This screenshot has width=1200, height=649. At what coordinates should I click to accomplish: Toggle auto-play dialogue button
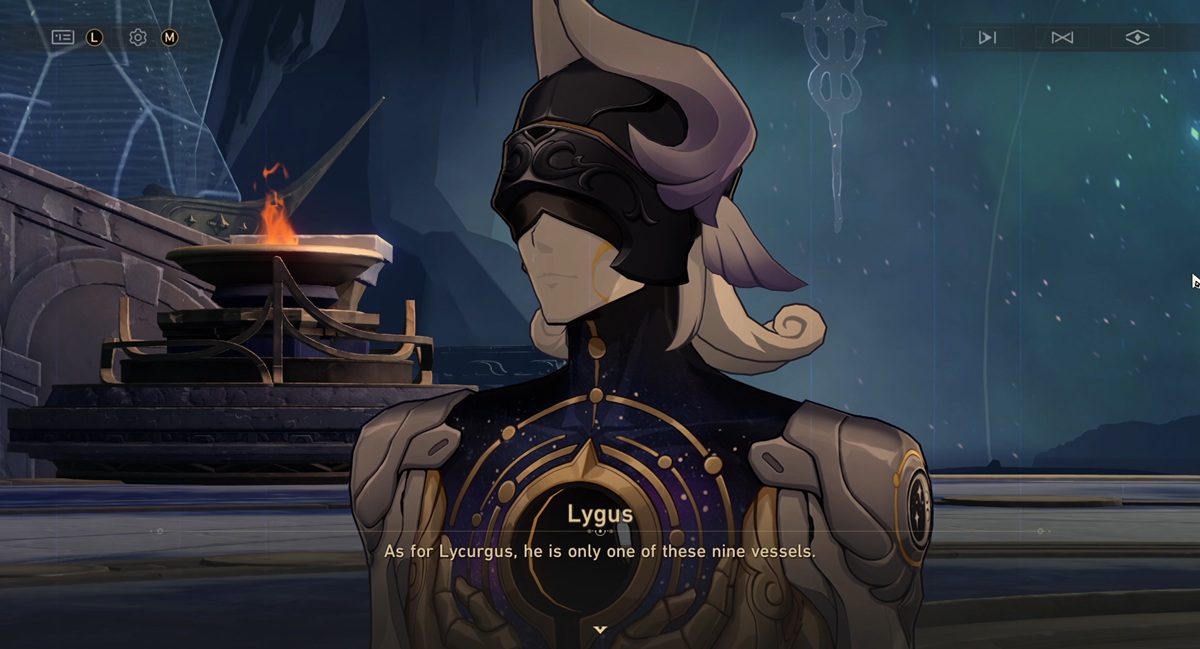click(x=987, y=38)
